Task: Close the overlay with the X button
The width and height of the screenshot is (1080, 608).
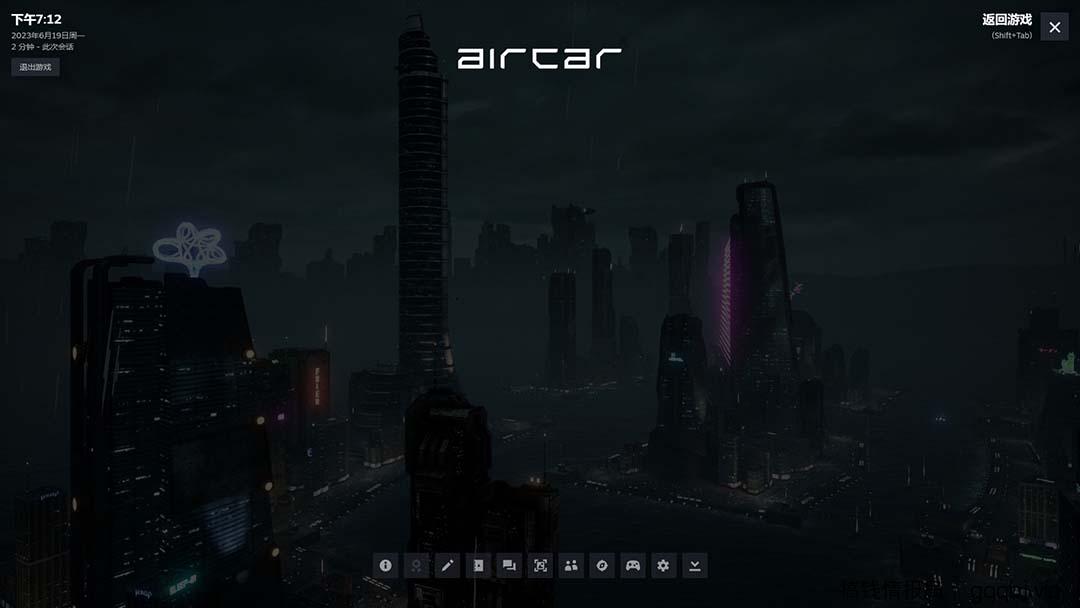Action: [x=1054, y=27]
